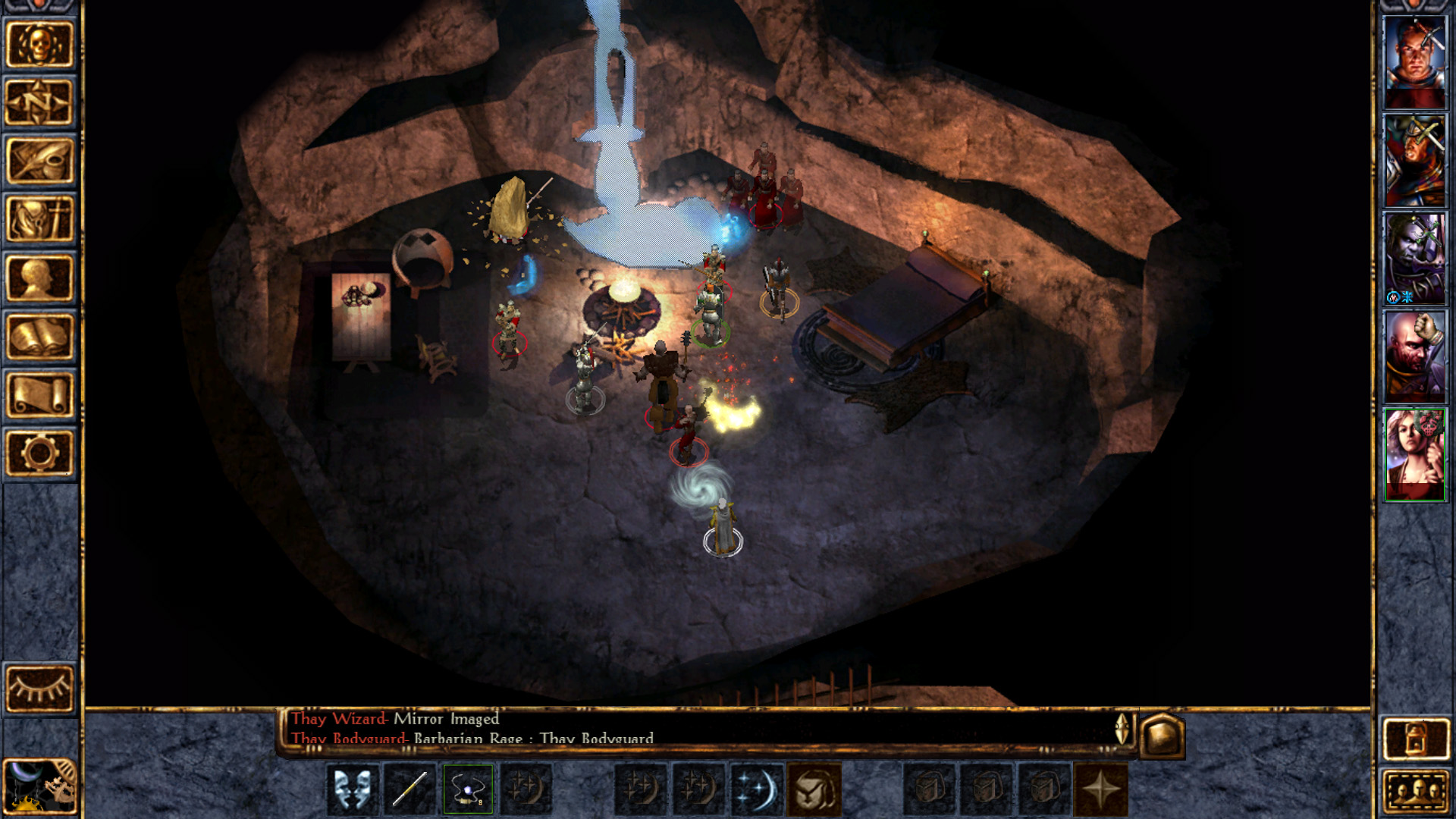Open the journal with quill icon
Screen dimensions: 1456x819
tap(39, 161)
